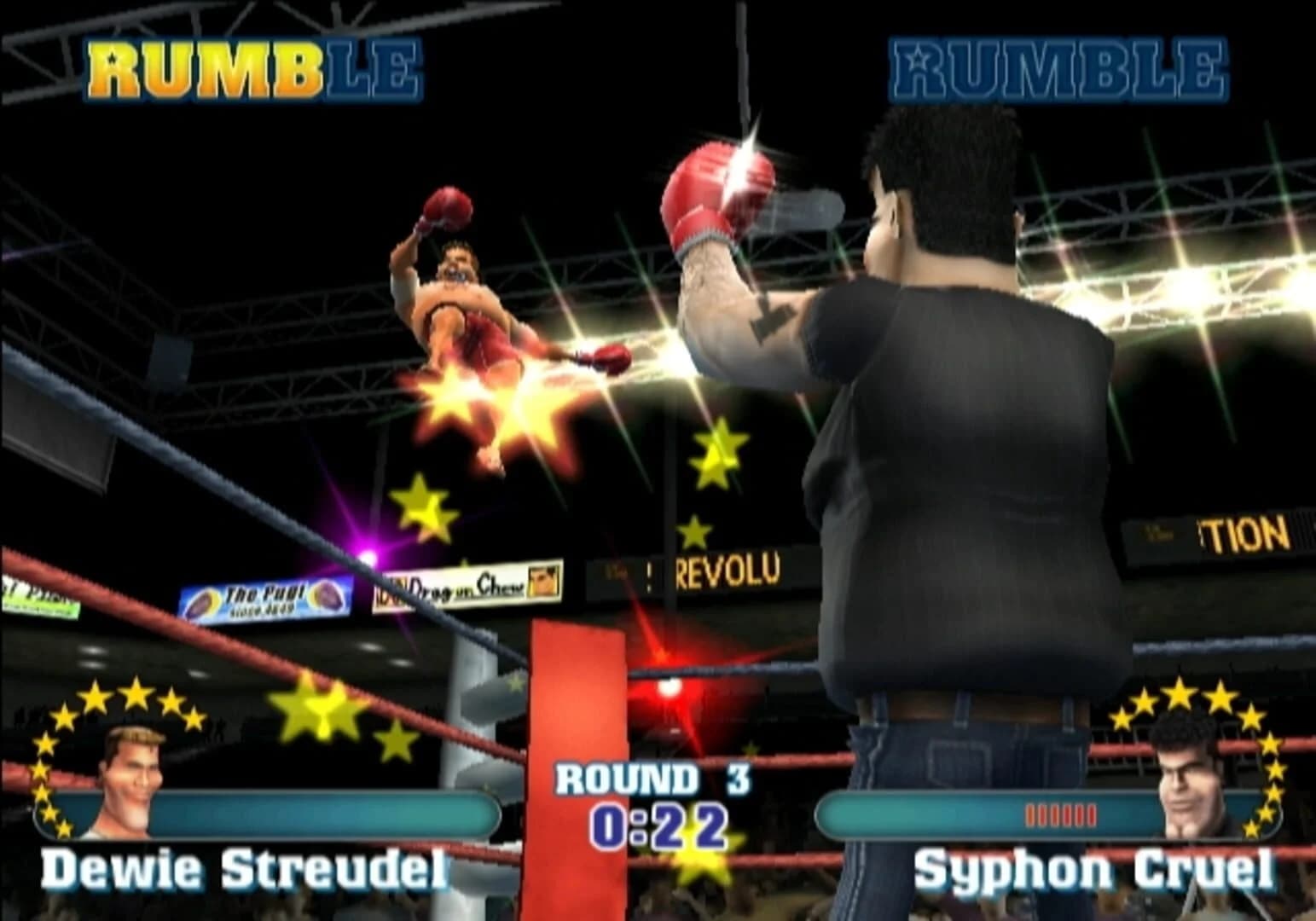This screenshot has height=921, width=1316.
Task: Click the final letter E of left RUMBLE text
Action: pos(395,68)
